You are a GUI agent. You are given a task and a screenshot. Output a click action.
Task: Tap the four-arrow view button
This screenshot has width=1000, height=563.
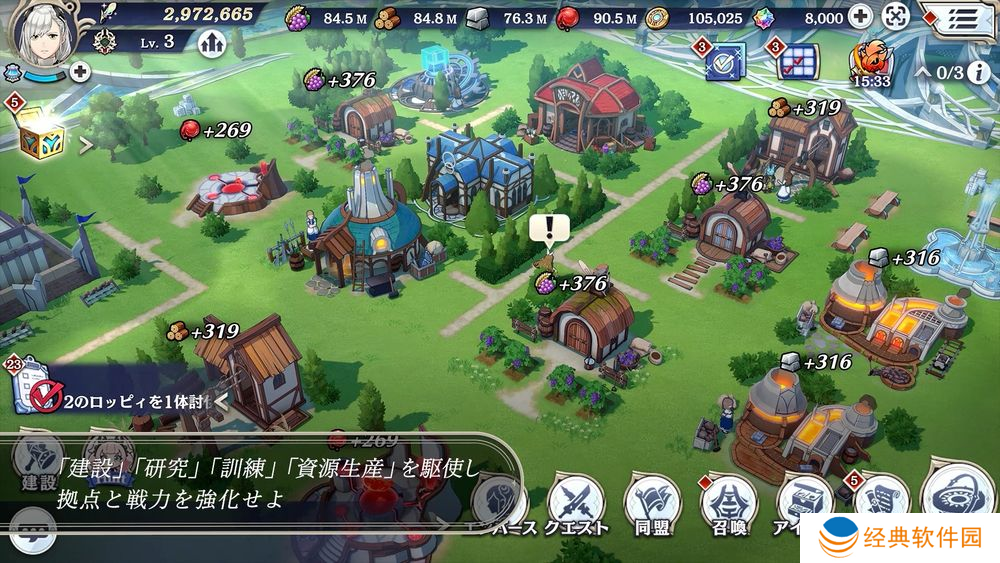coord(896,16)
